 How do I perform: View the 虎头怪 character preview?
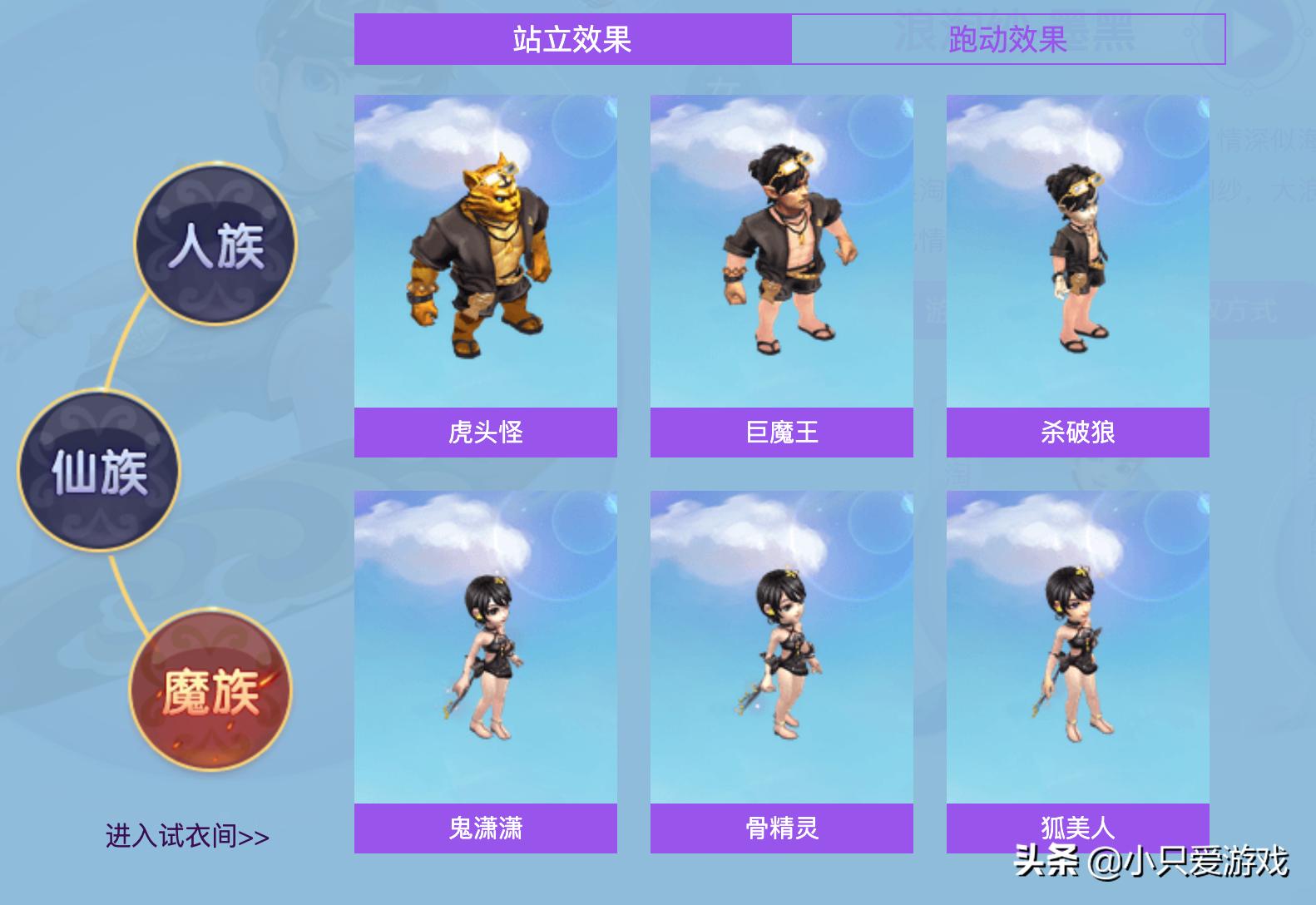click(485, 250)
